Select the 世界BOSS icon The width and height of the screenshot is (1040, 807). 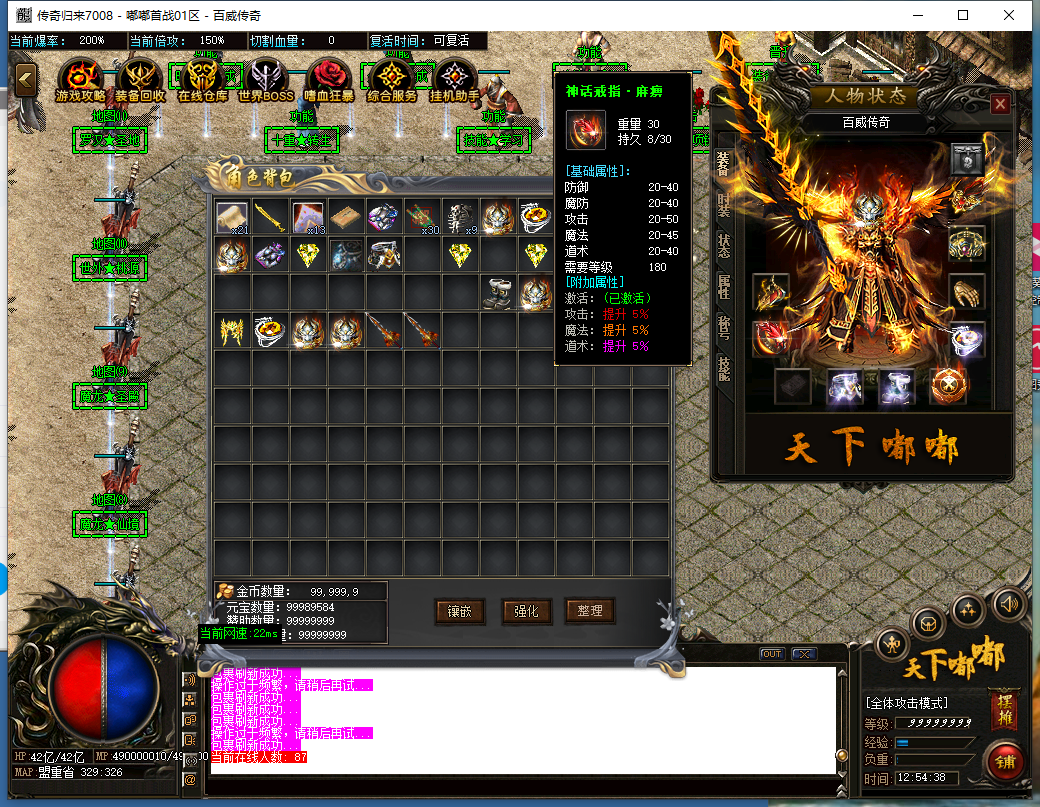click(x=266, y=78)
